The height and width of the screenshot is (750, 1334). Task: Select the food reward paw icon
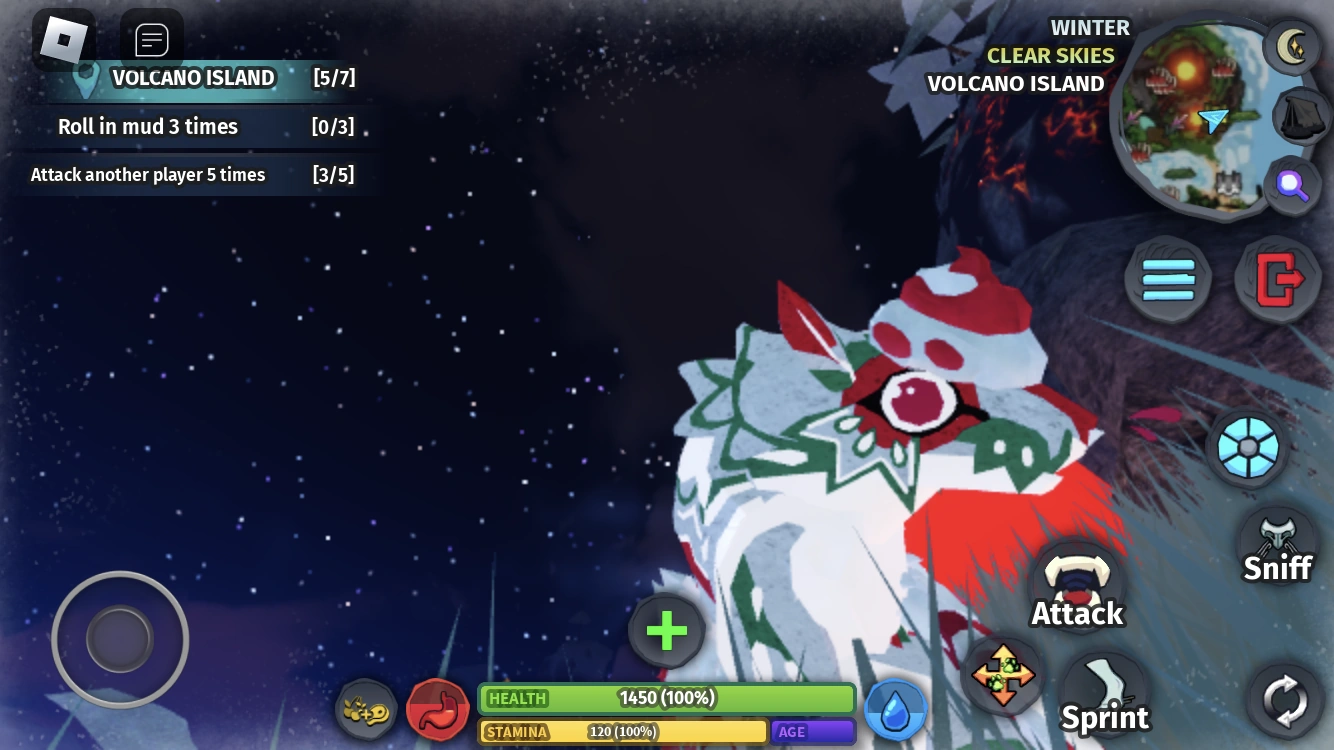[366, 711]
